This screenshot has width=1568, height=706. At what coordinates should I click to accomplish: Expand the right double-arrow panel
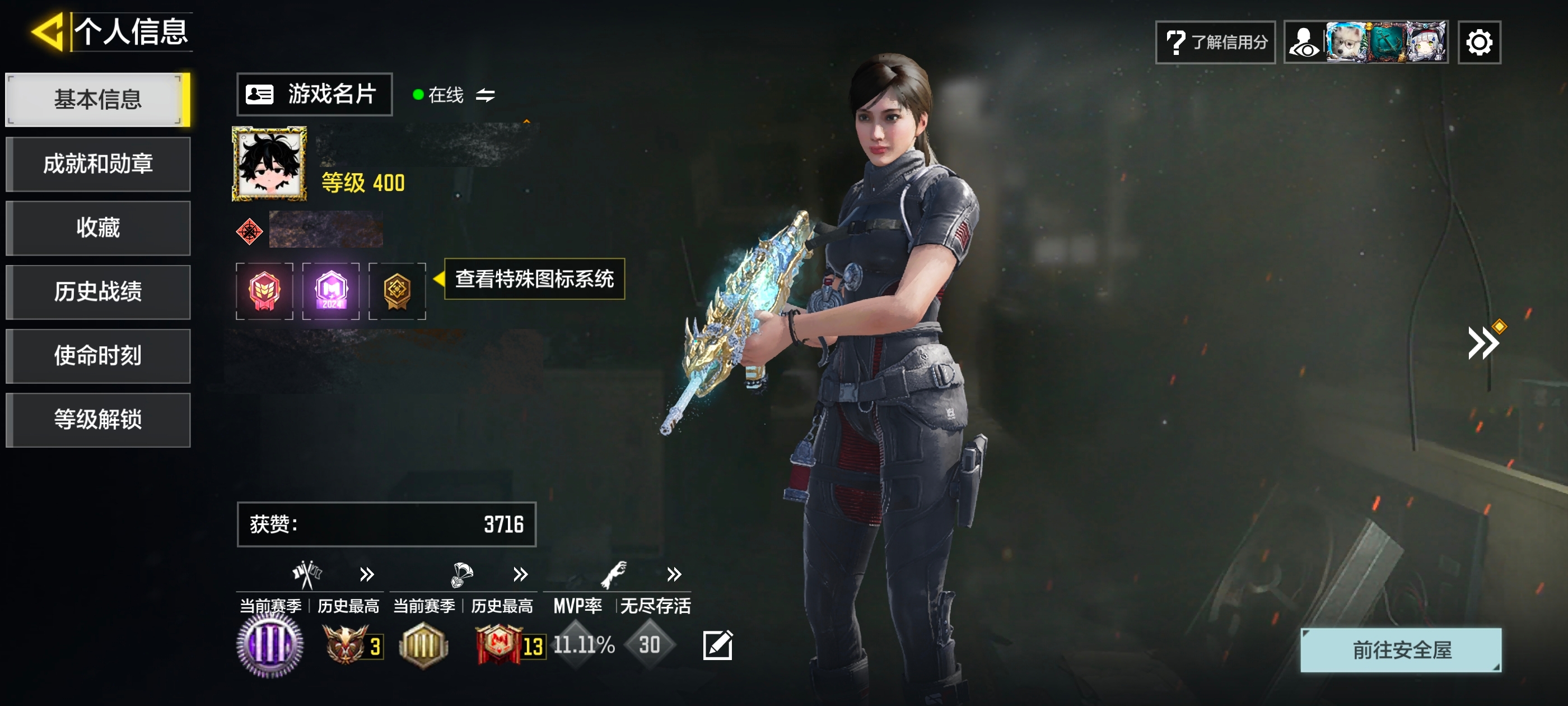[x=1482, y=343]
